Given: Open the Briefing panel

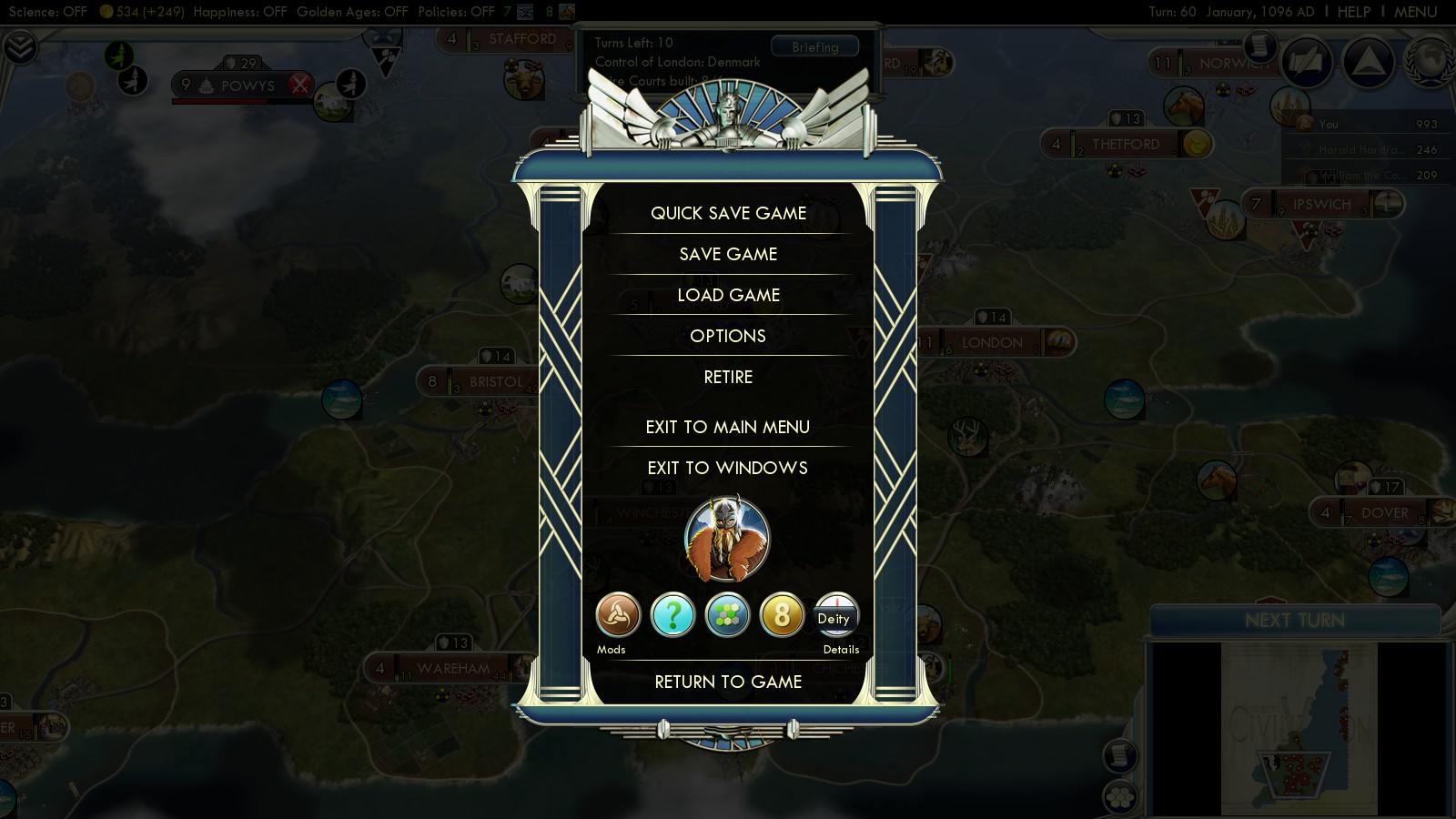Looking at the screenshot, I should pos(814,46).
